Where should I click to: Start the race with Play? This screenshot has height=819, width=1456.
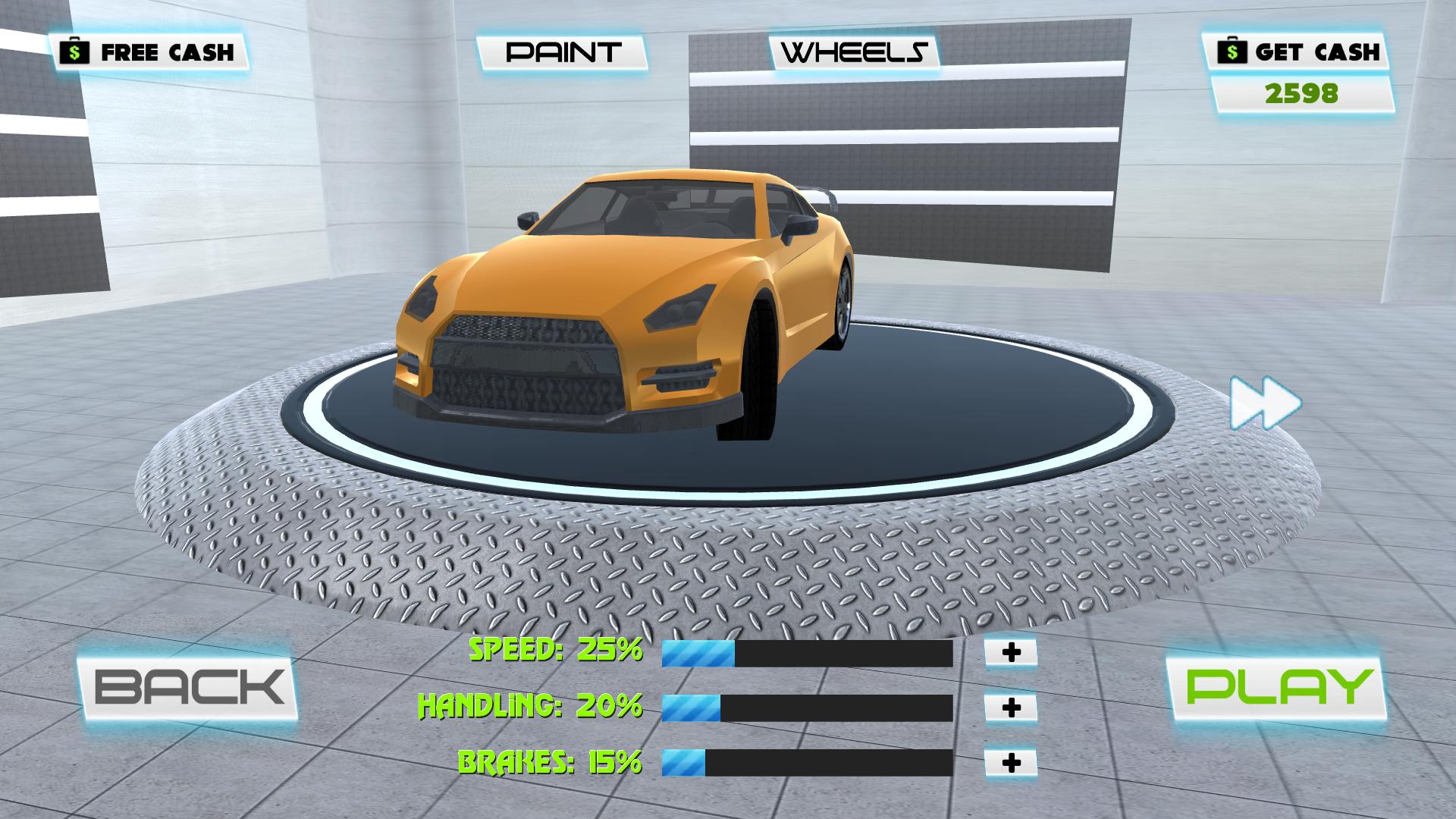click(1278, 687)
